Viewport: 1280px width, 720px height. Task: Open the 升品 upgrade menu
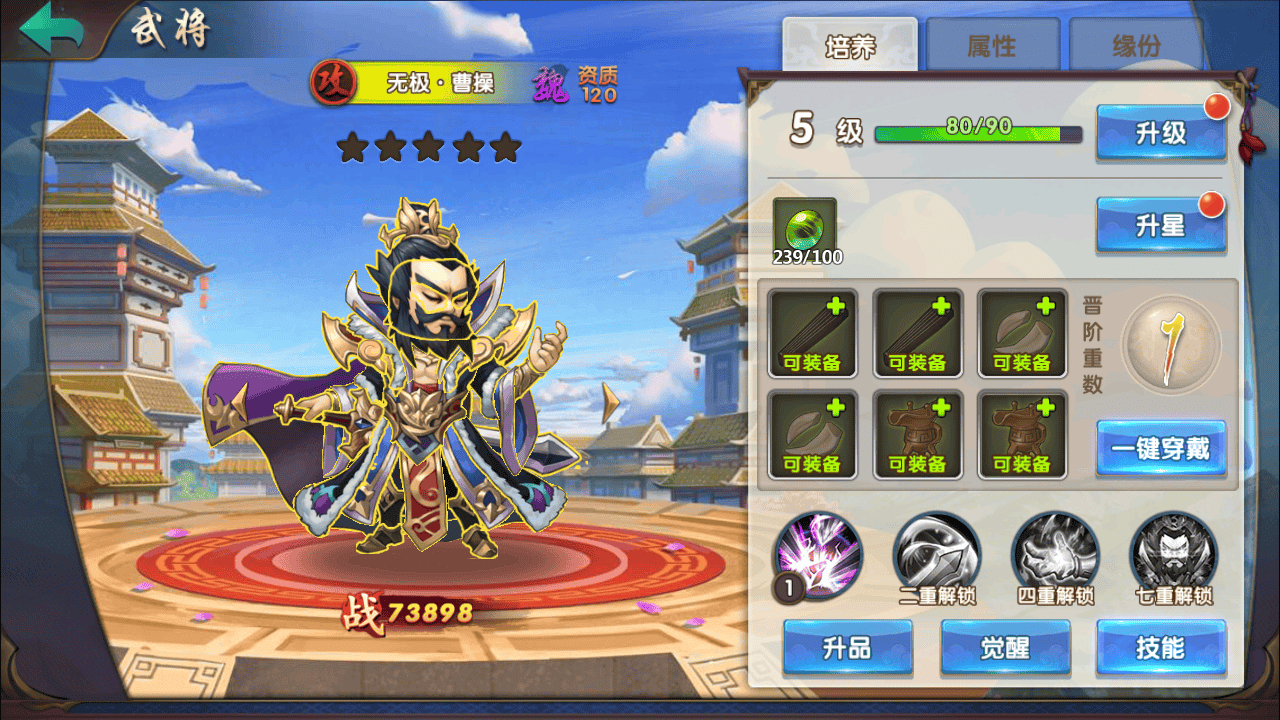click(x=847, y=648)
